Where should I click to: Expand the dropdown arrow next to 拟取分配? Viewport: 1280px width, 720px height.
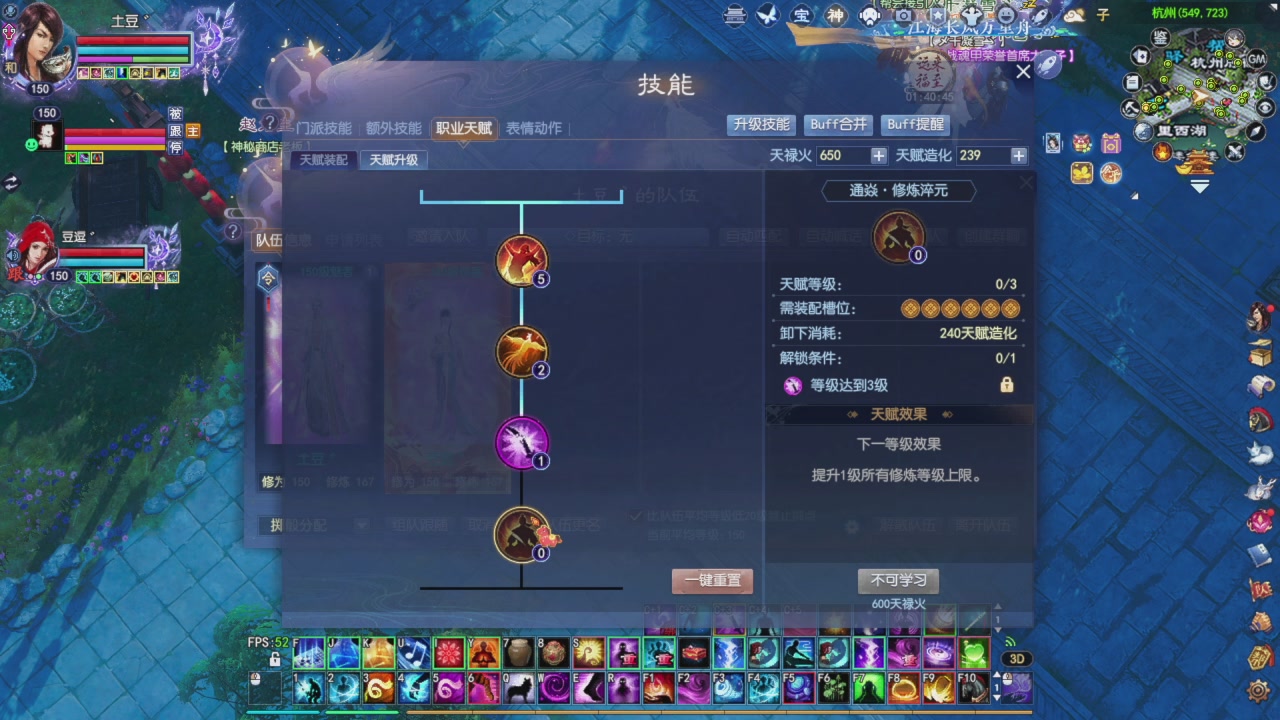(x=362, y=524)
